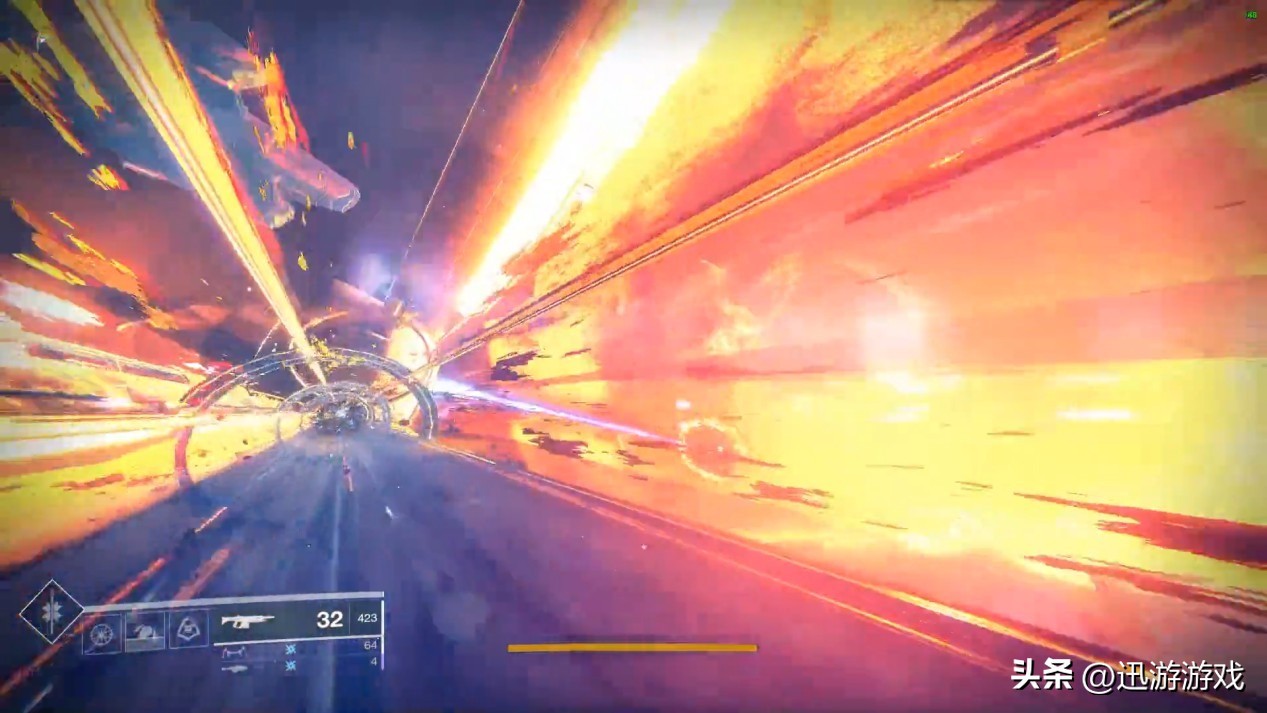Select the equipped auto rifle weapon
The width and height of the screenshot is (1267, 713).
point(248,621)
